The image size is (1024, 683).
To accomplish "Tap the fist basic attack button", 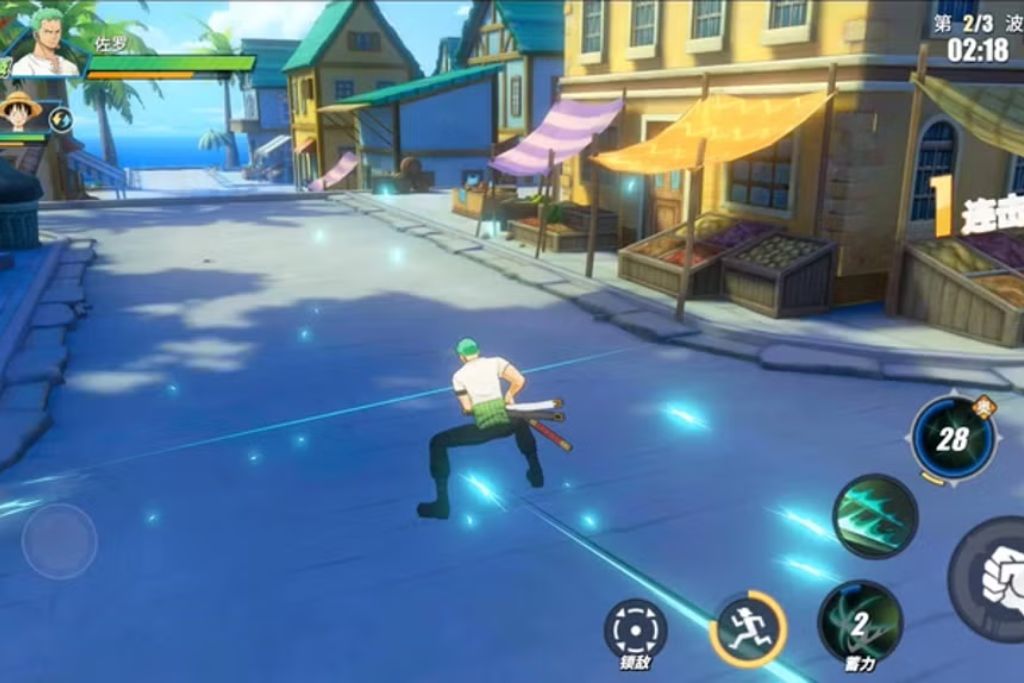I will pos(995,580).
